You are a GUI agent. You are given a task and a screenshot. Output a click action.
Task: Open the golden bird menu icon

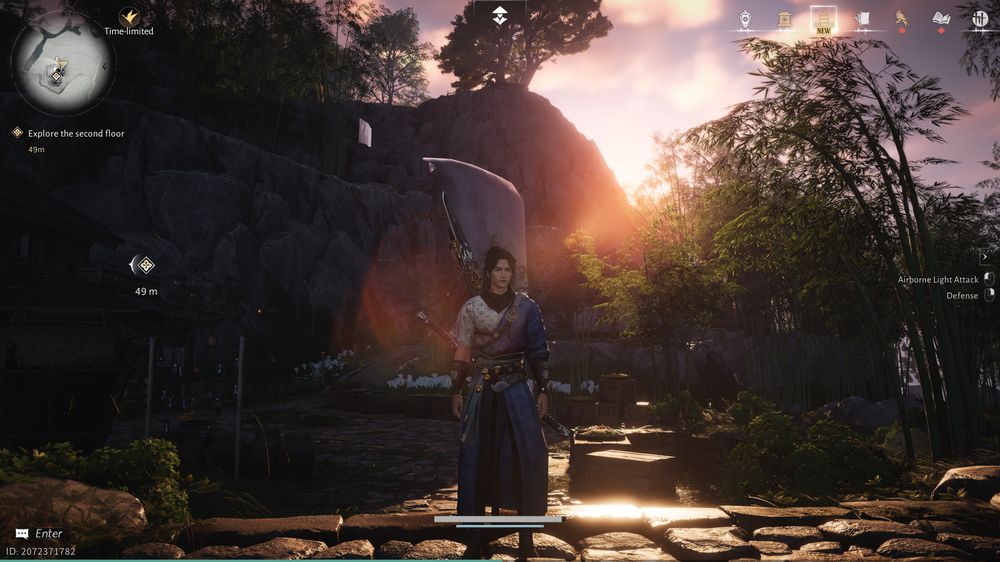click(x=901, y=19)
